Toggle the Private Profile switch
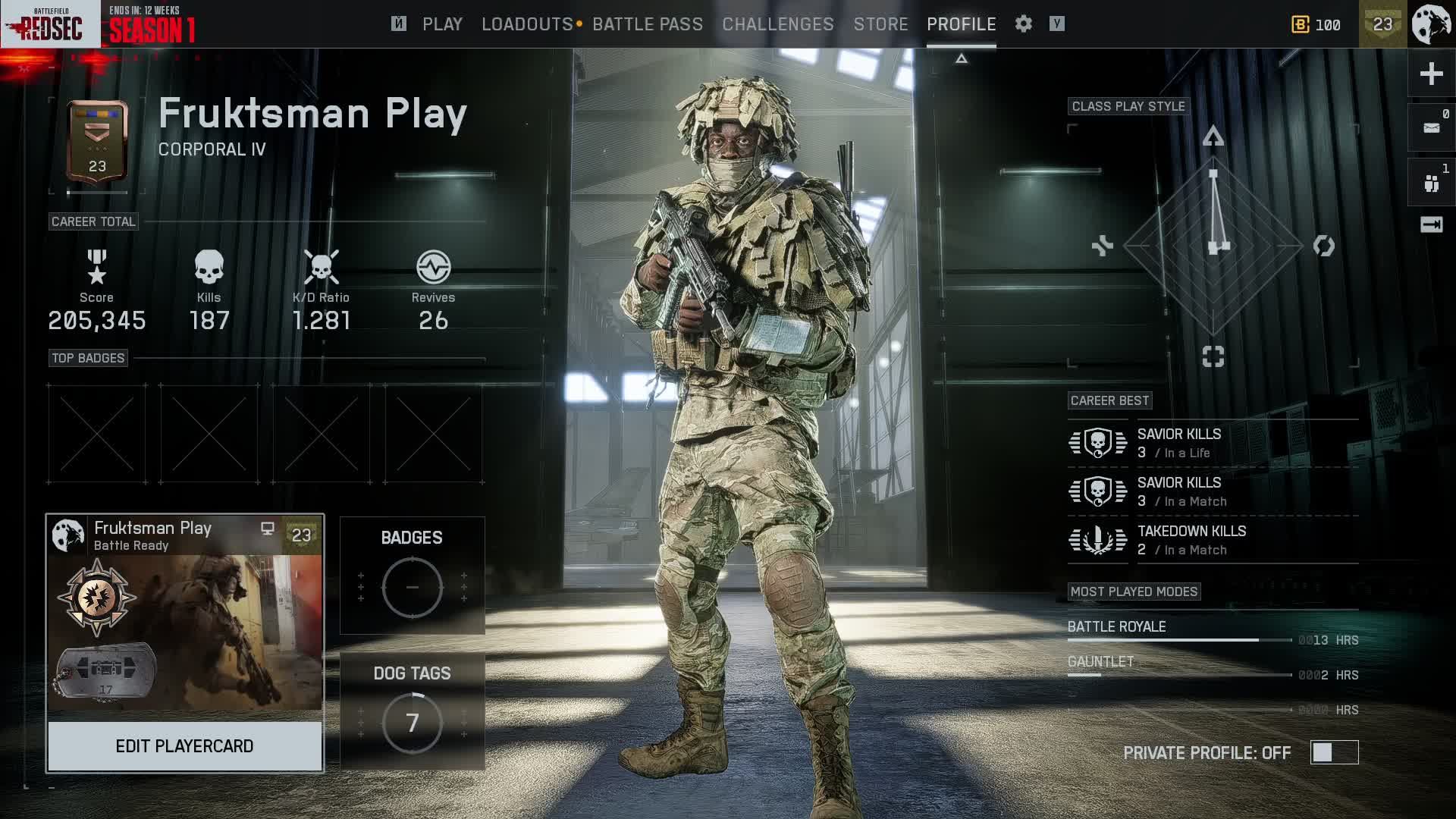Viewport: 1456px width, 819px height. pyautogui.click(x=1334, y=752)
